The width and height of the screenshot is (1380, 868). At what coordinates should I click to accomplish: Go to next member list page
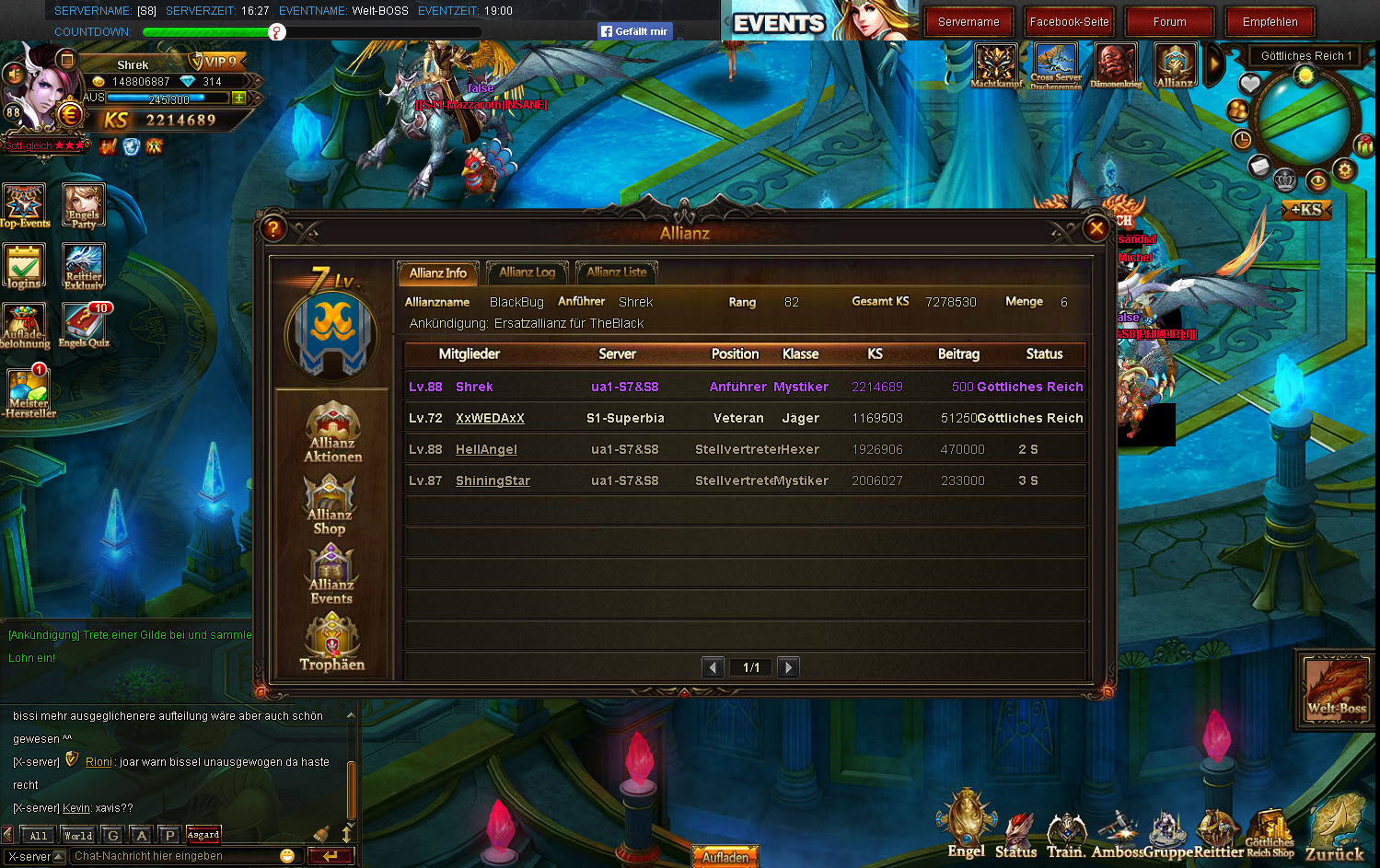(788, 667)
